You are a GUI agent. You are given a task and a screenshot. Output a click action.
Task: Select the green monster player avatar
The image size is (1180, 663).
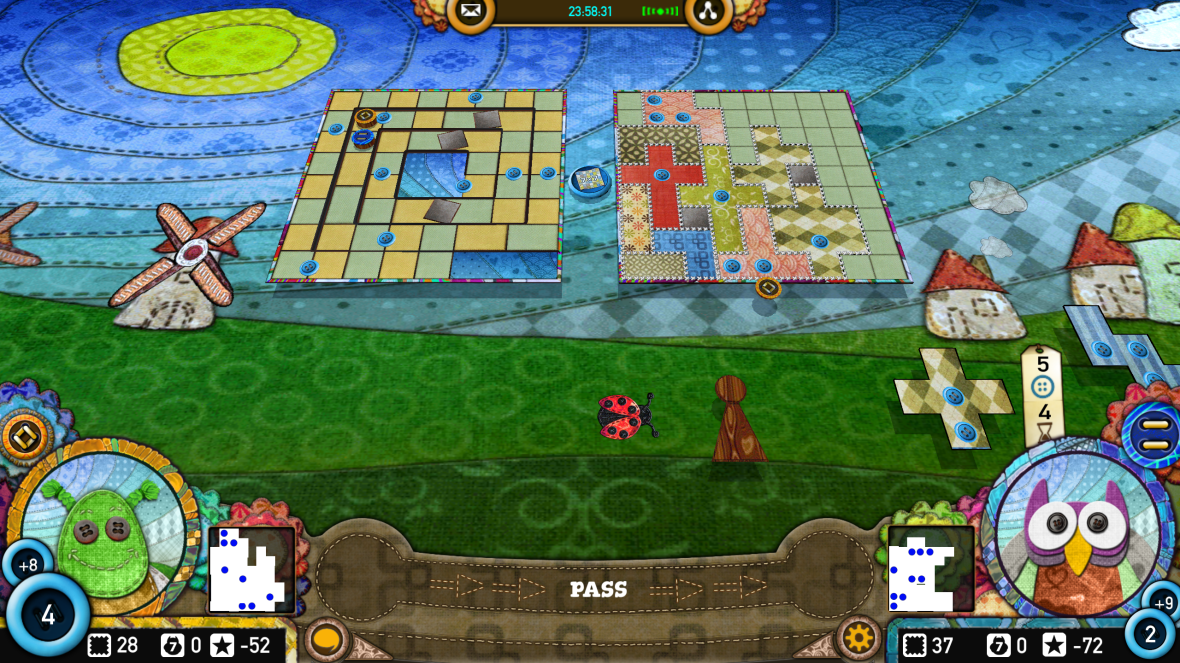click(x=103, y=524)
